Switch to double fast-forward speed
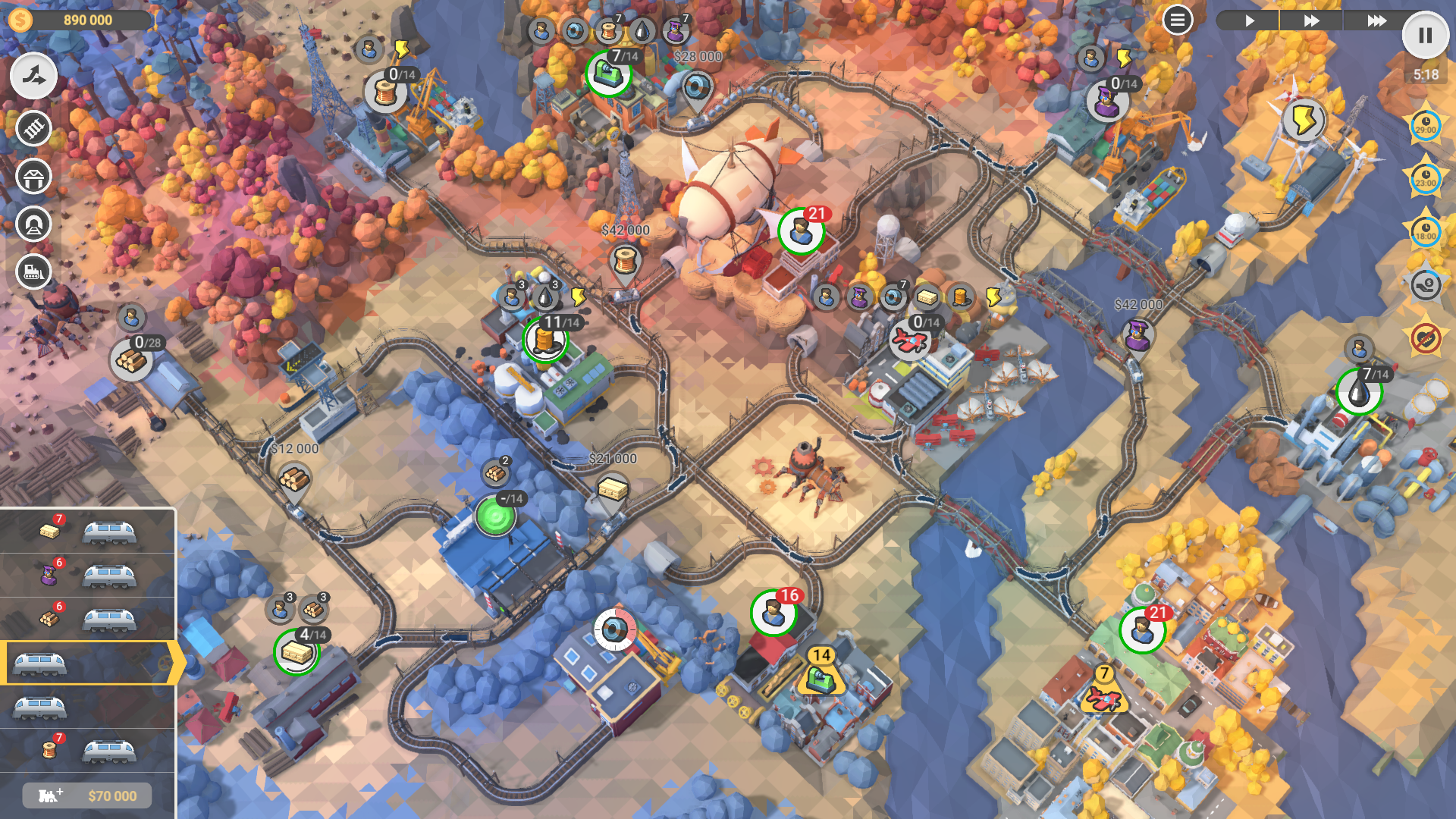Screen dimensions: 1456x819 1311,20
